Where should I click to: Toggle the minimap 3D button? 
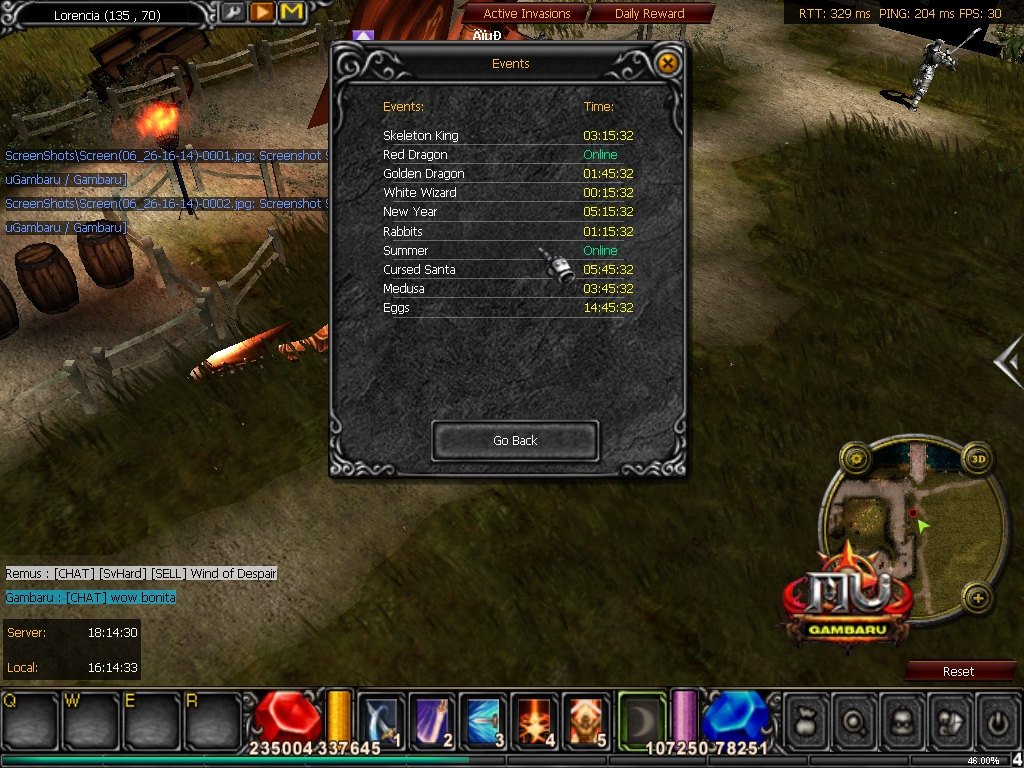pos(977,460)
